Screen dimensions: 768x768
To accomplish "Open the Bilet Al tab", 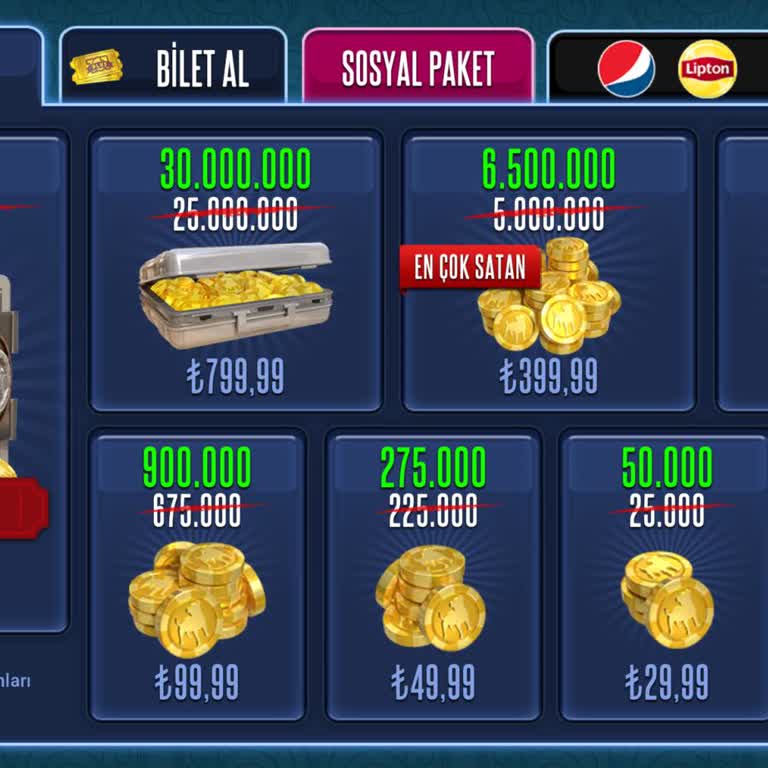I will coord(173,66).
